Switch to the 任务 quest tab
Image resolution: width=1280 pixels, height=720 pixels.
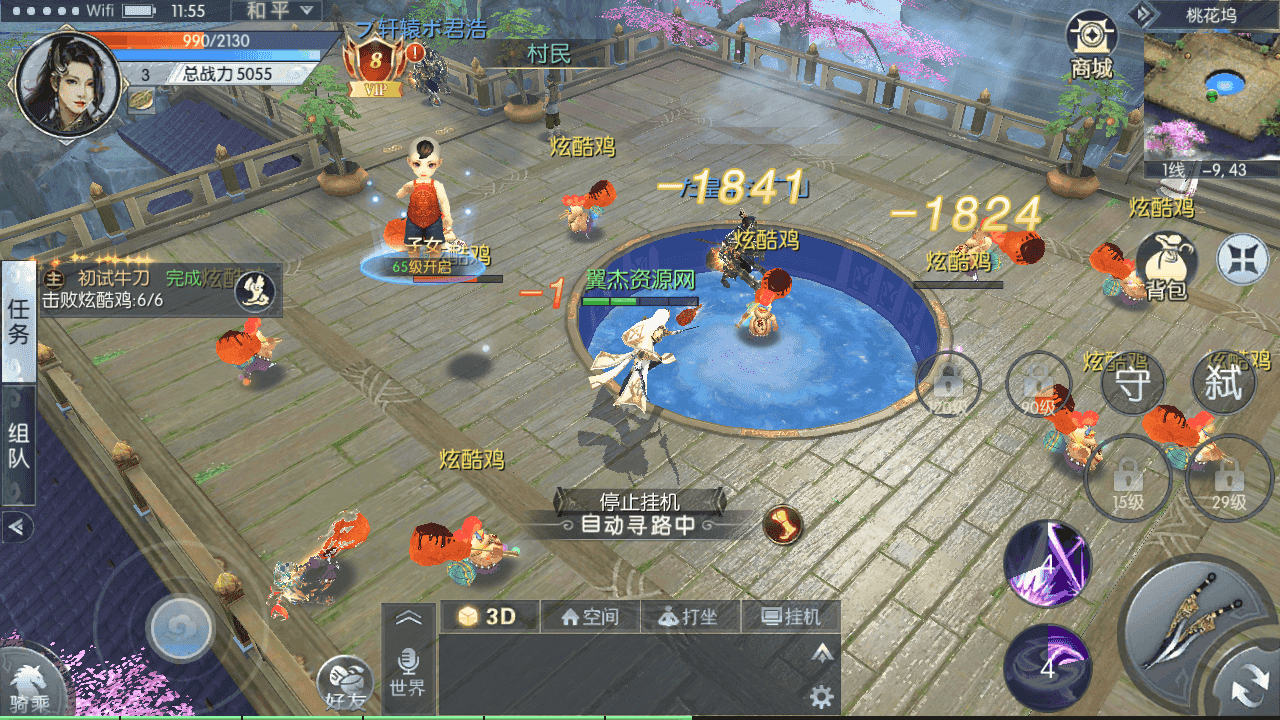[19, 322]
